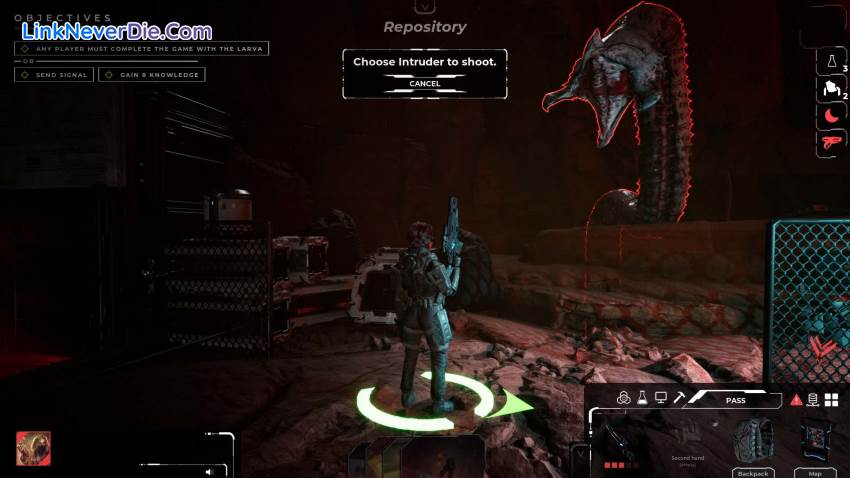Viewport: 850px width, 478px height.
Task: Click the hand status icon with count 2
Action: (x=830, y=89)
